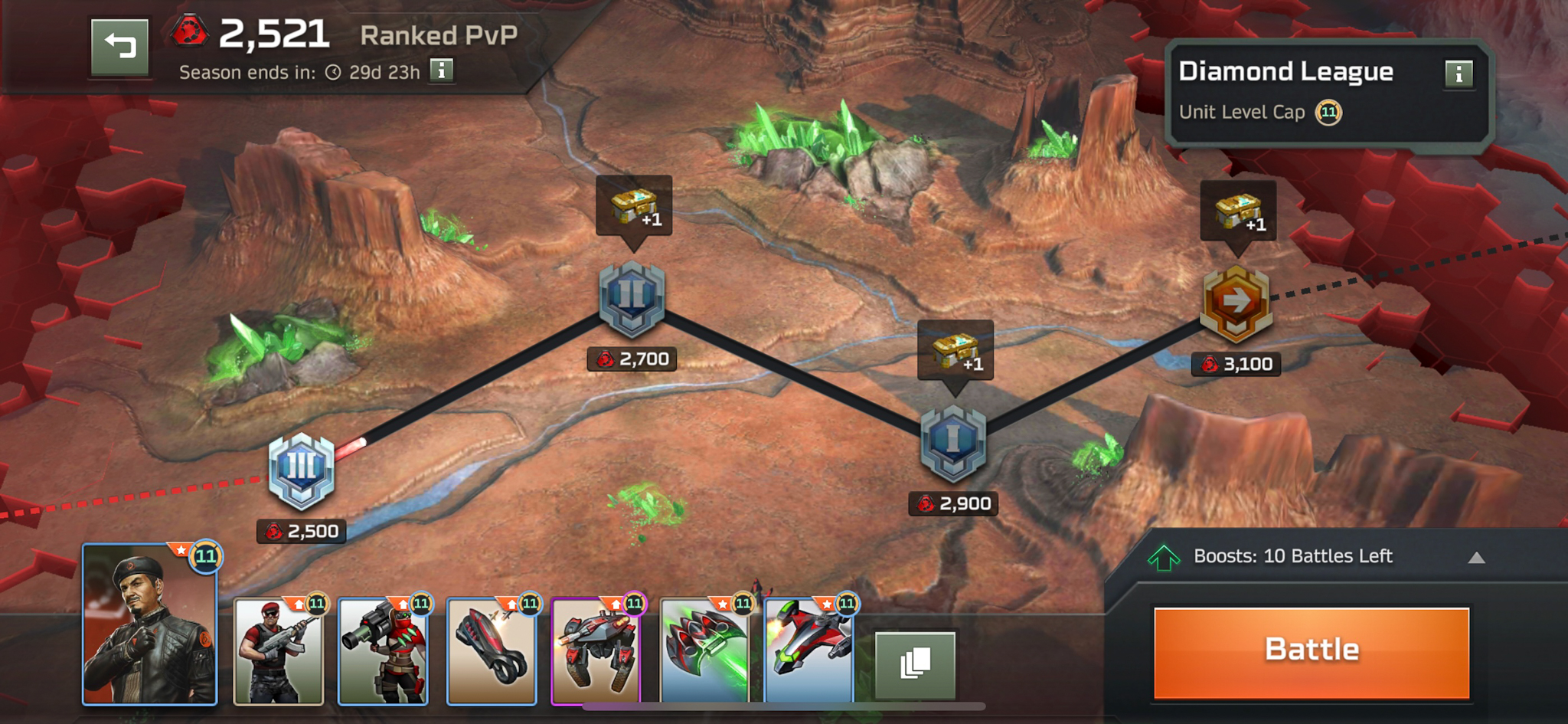
Task: Choose the rifle infantry unit card
Action: click(278, 651)
